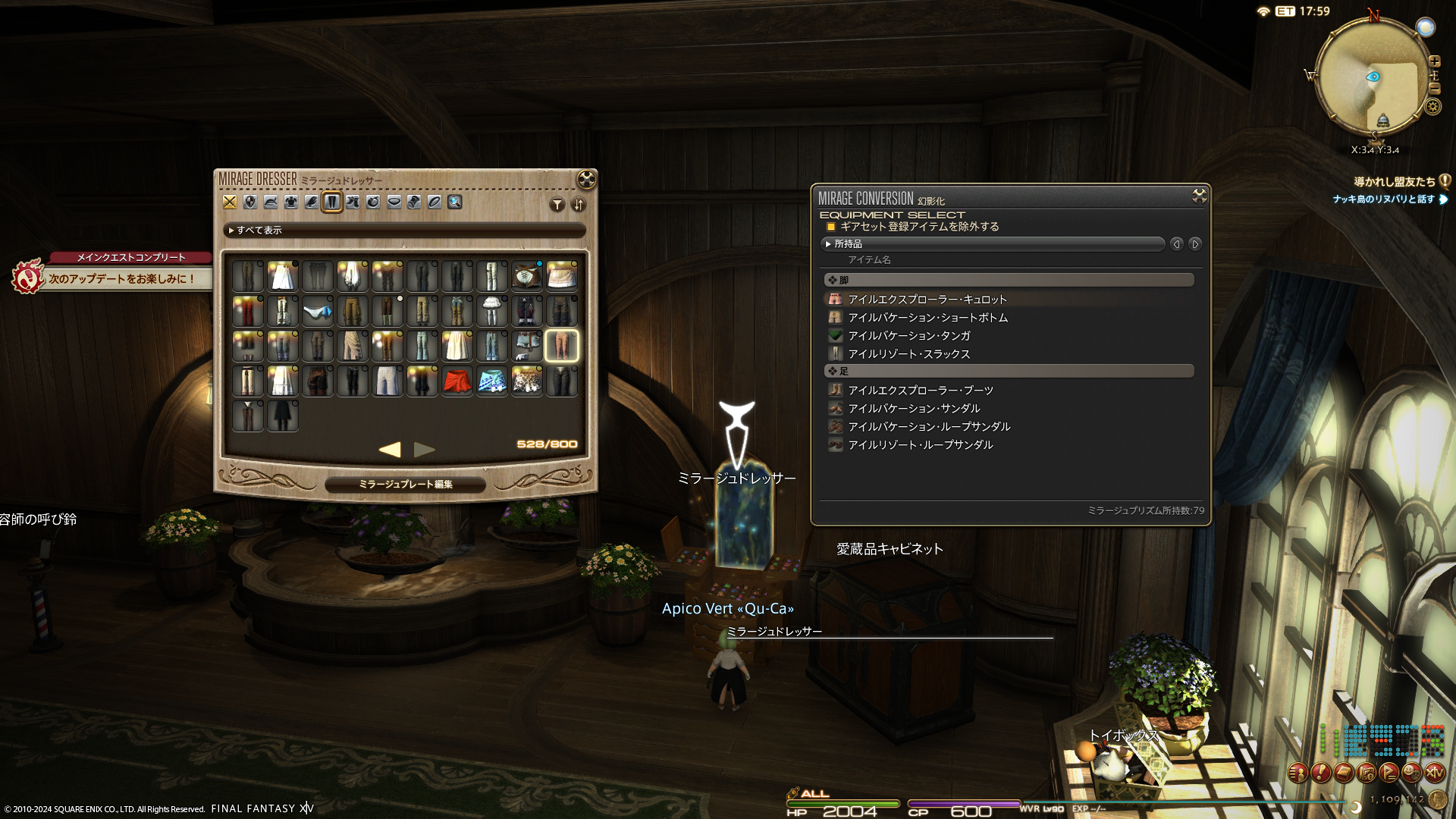The width and height of the screenshot is (1456, 819).
Task: Close the Mirage Conversion window
Action: point(1199,196)
